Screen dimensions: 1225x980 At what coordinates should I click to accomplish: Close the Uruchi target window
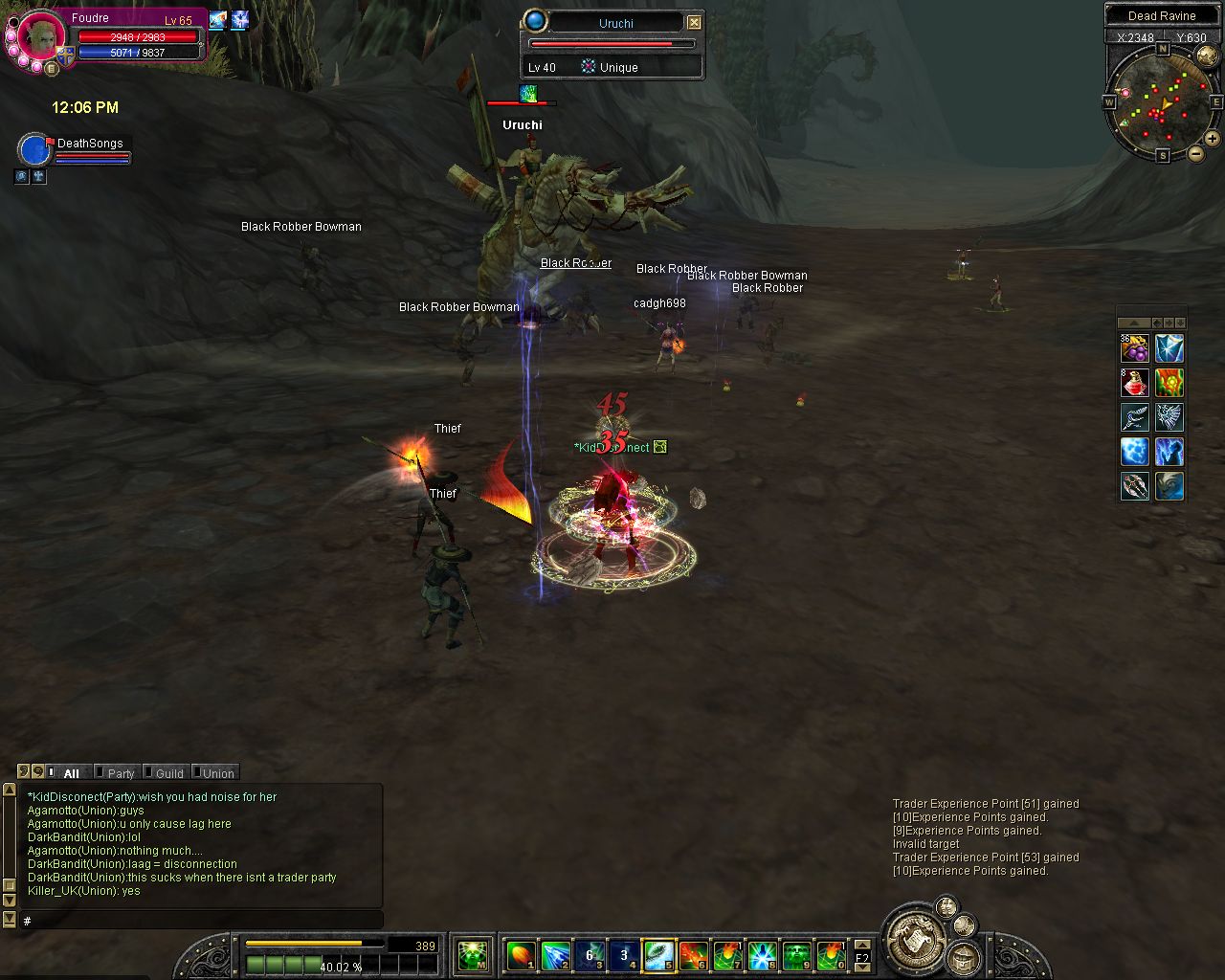(695, 23)
